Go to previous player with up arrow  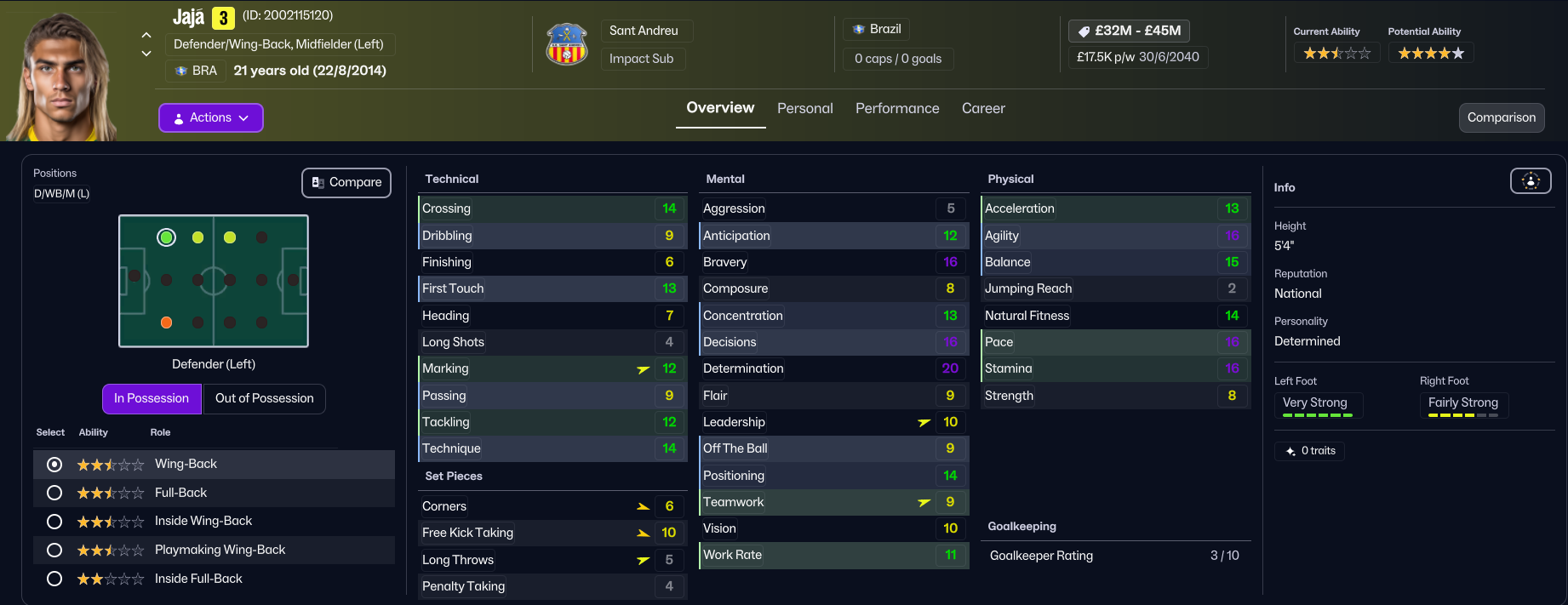point(146,35)
